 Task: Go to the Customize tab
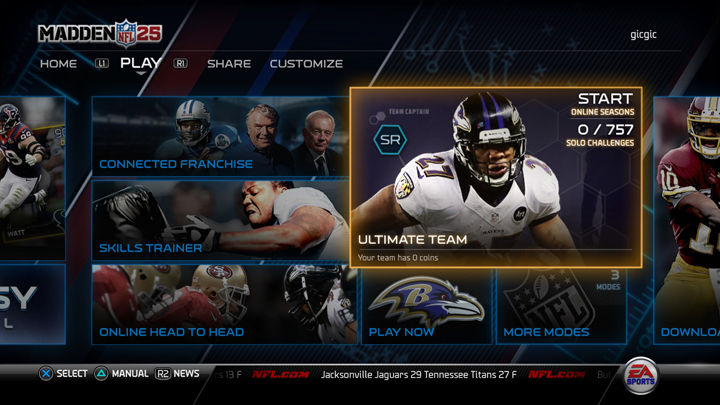306,64
